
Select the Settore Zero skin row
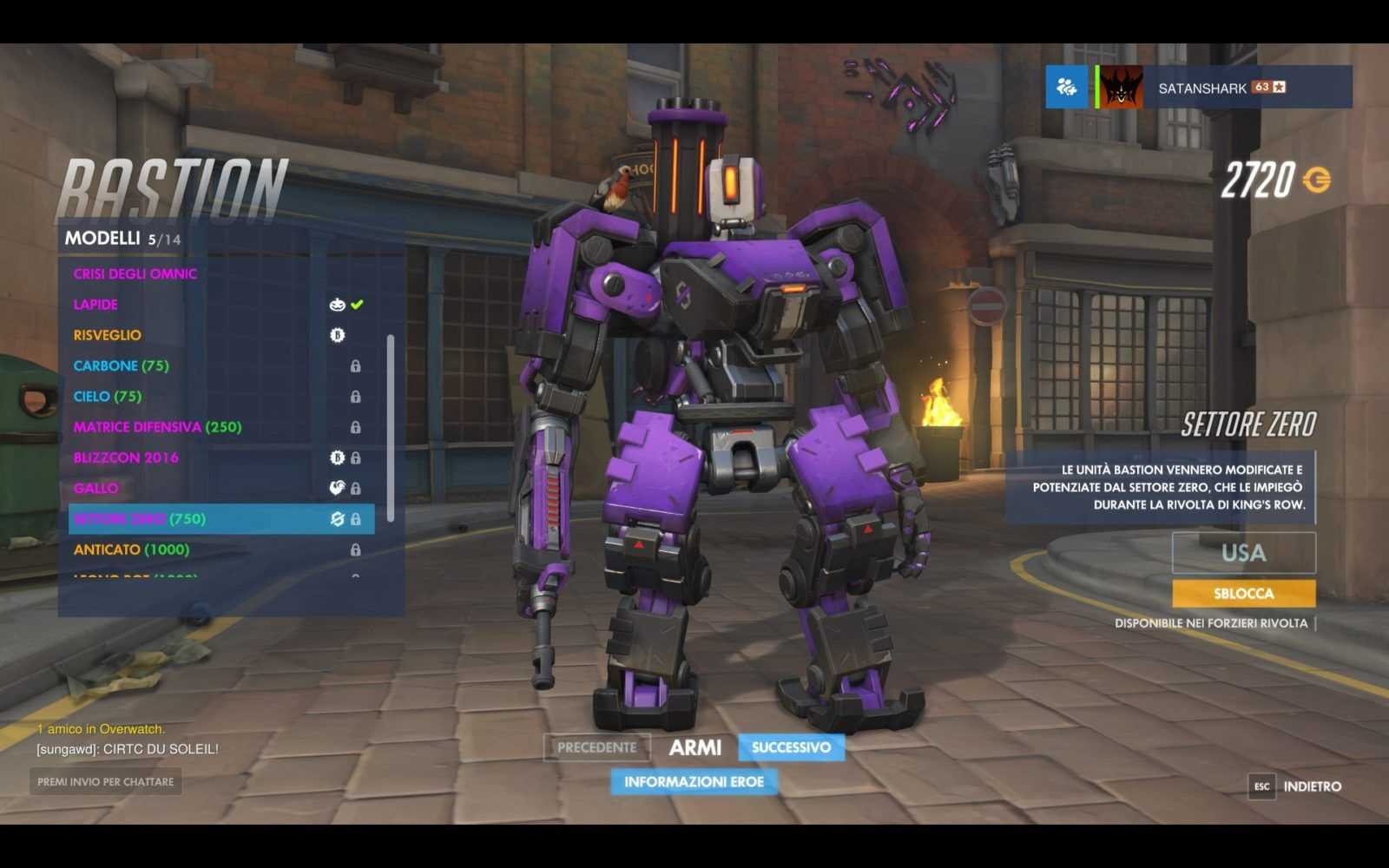(221, 519)
